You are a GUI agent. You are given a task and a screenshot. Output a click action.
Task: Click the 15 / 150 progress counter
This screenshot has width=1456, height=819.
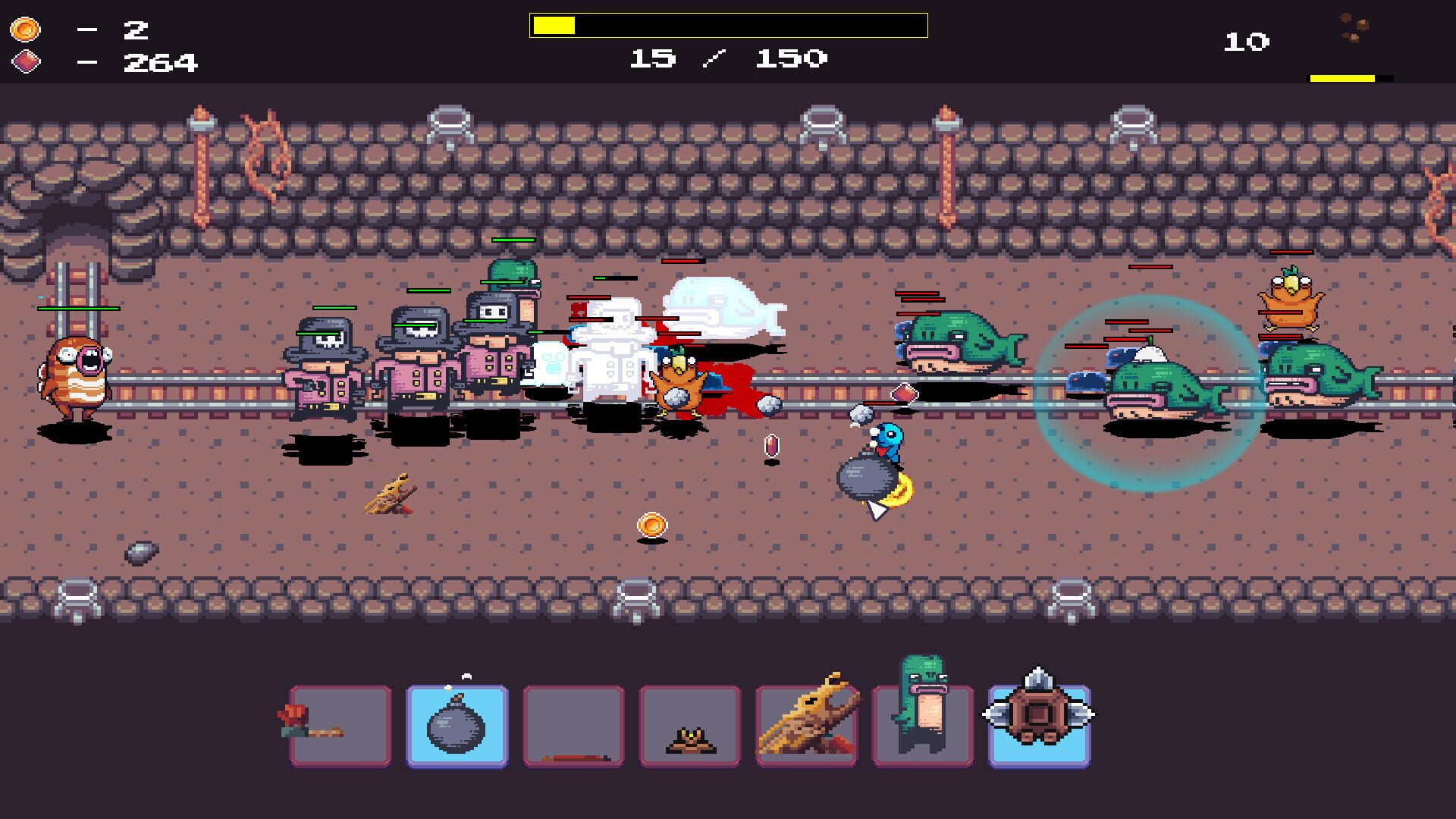pos(726,56)
